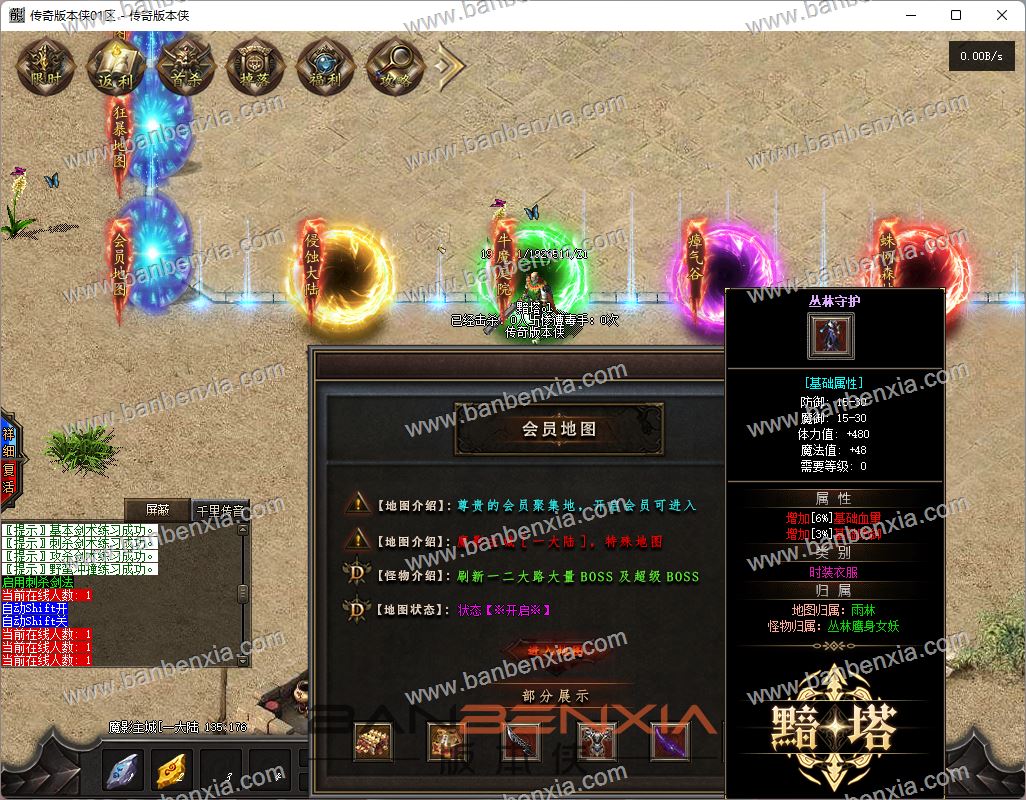The height and width of the screenshot is (800, 1026).
Task: Use the blue crystal stone hotbar item
Action: [x=123, y=770]
